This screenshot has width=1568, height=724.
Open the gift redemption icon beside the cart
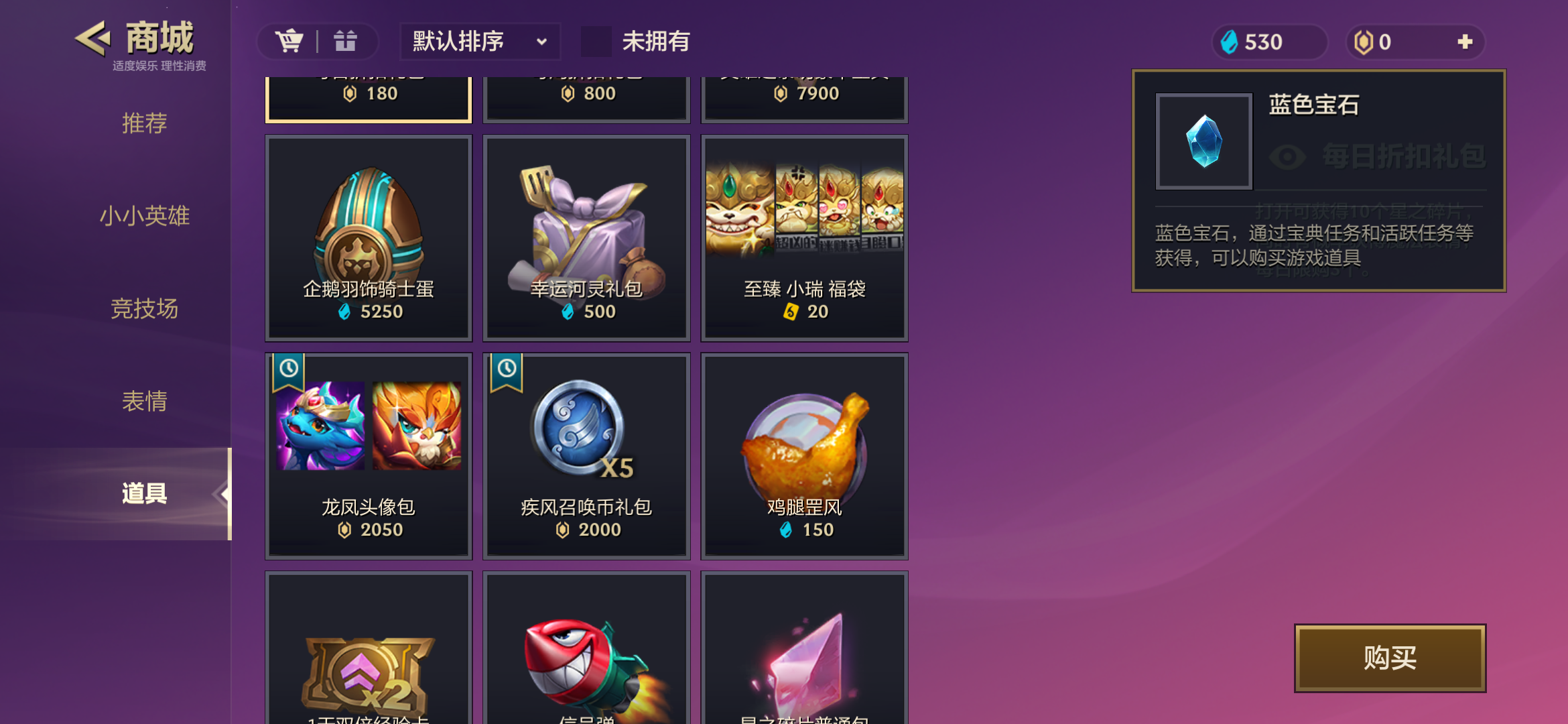345,41
